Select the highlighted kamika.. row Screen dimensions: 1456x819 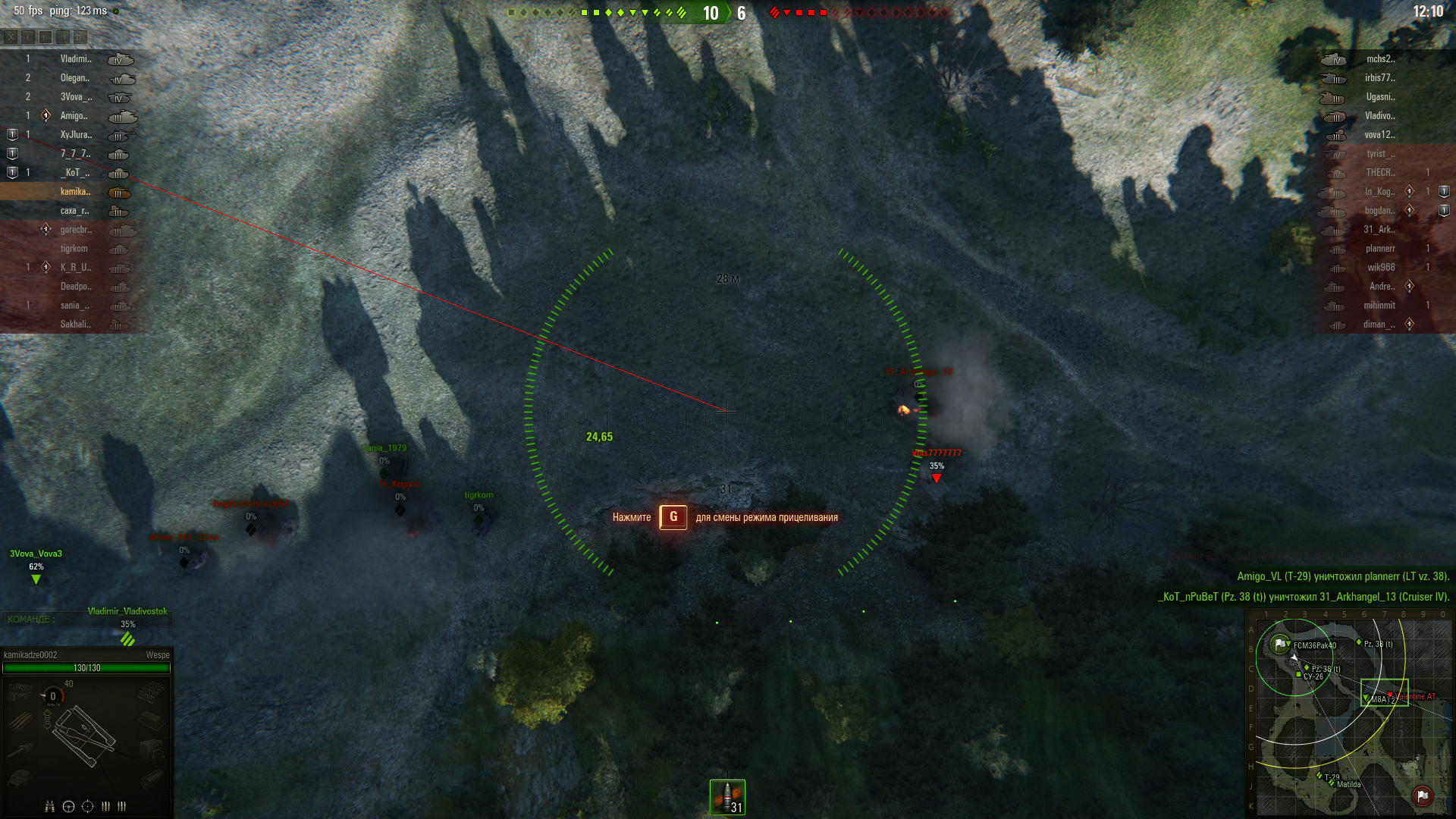[x=75, y=192]
